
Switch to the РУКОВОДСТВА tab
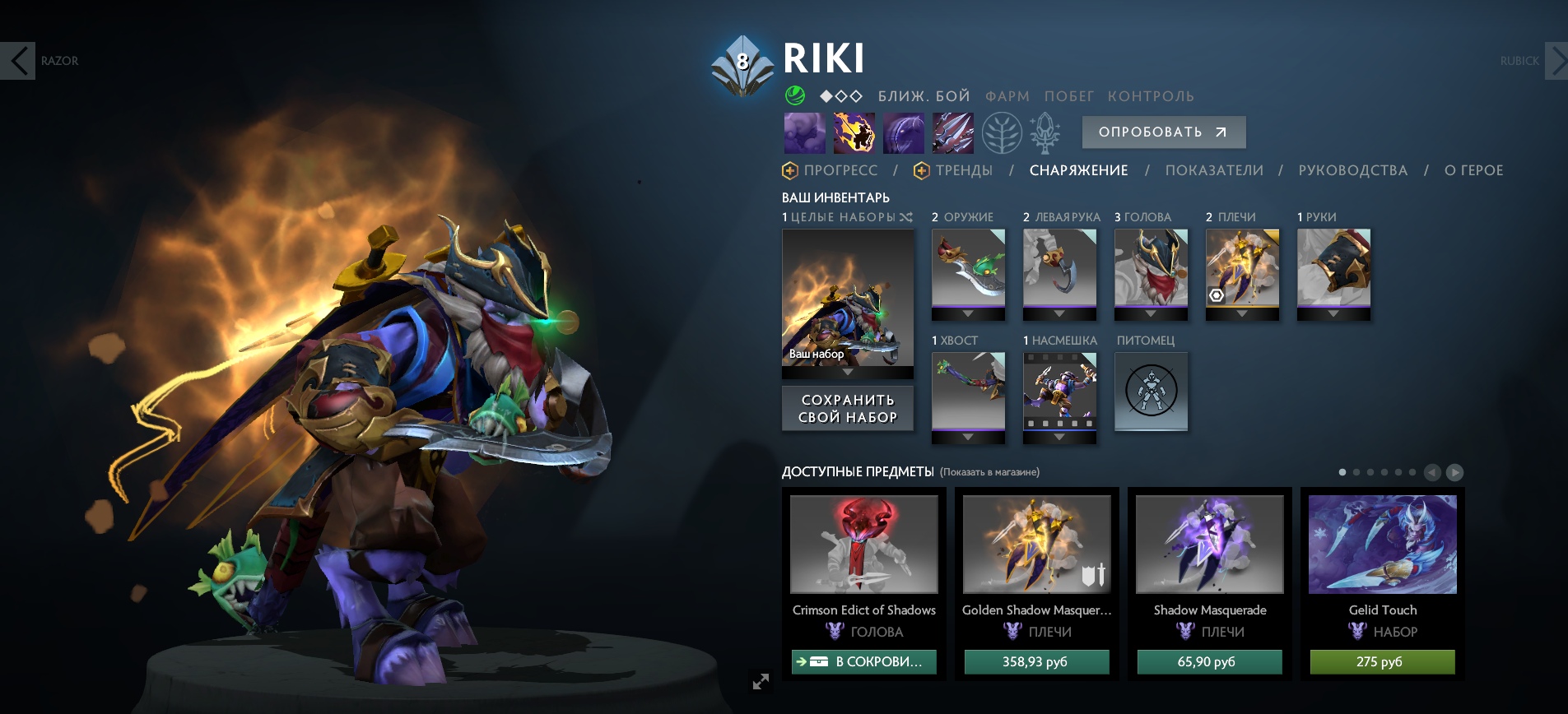click(x=1352, y=170)
